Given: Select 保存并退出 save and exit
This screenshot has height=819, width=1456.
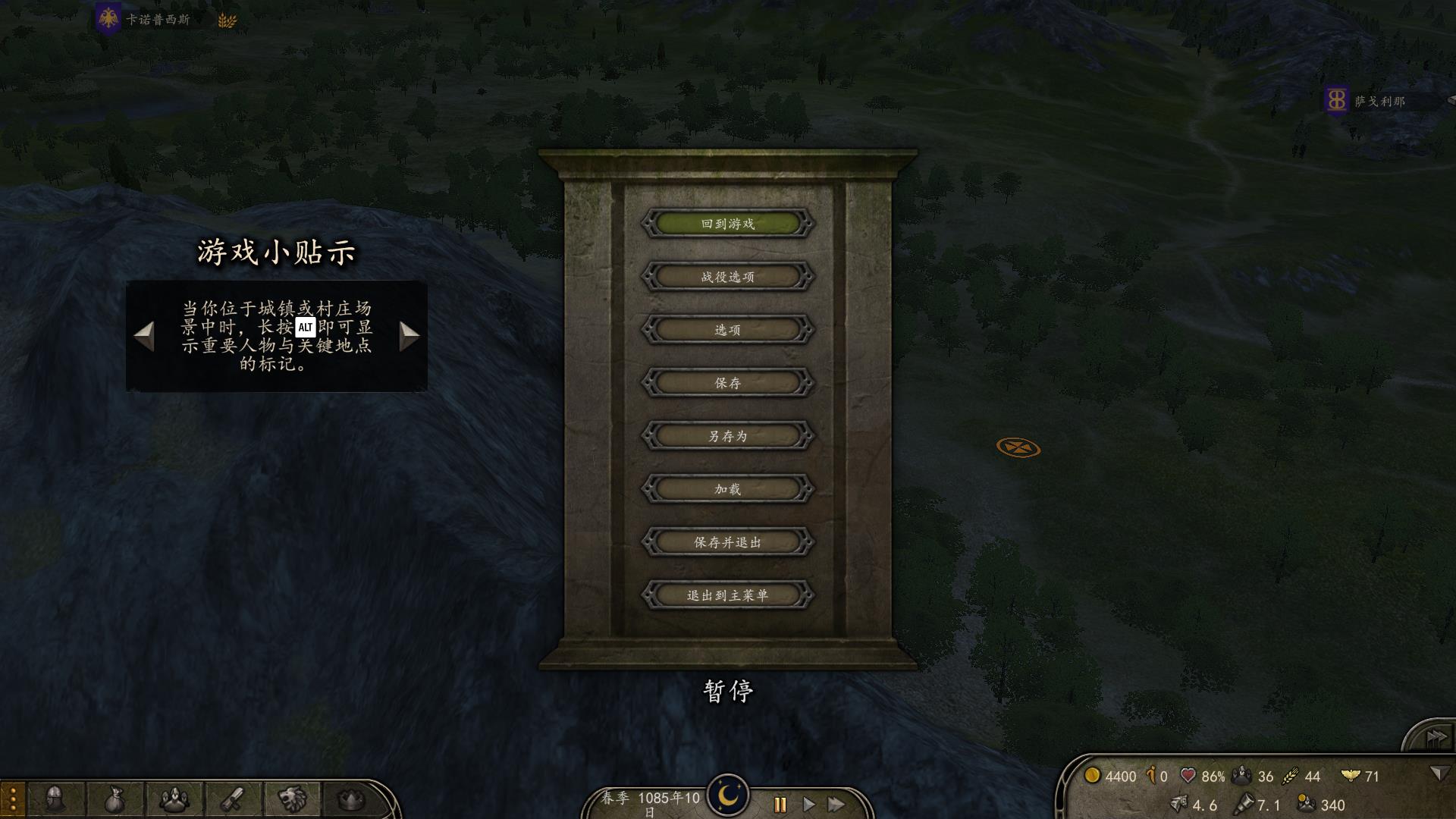Looking at the screenshot, I should [727, 542].
